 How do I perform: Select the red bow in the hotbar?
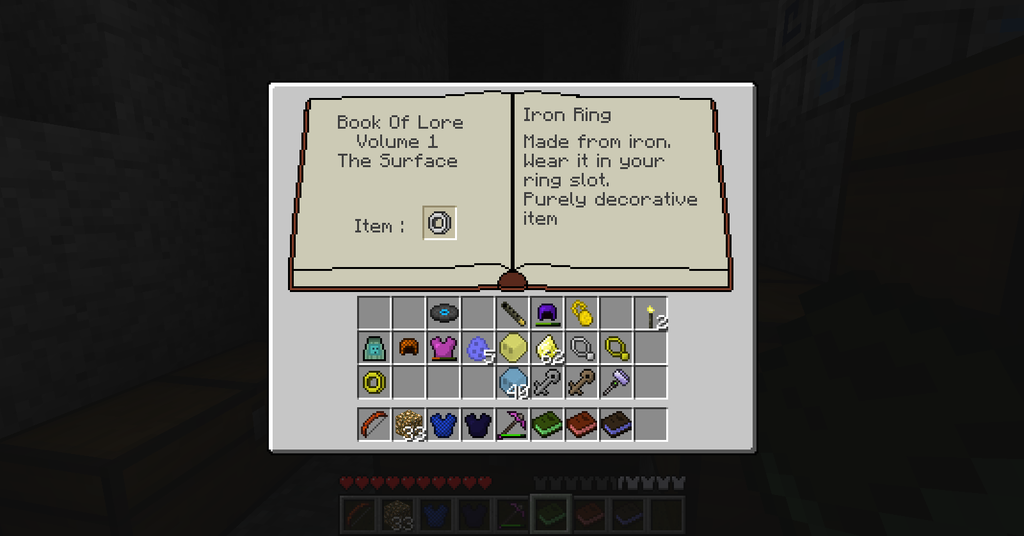[x=374, y=424]
